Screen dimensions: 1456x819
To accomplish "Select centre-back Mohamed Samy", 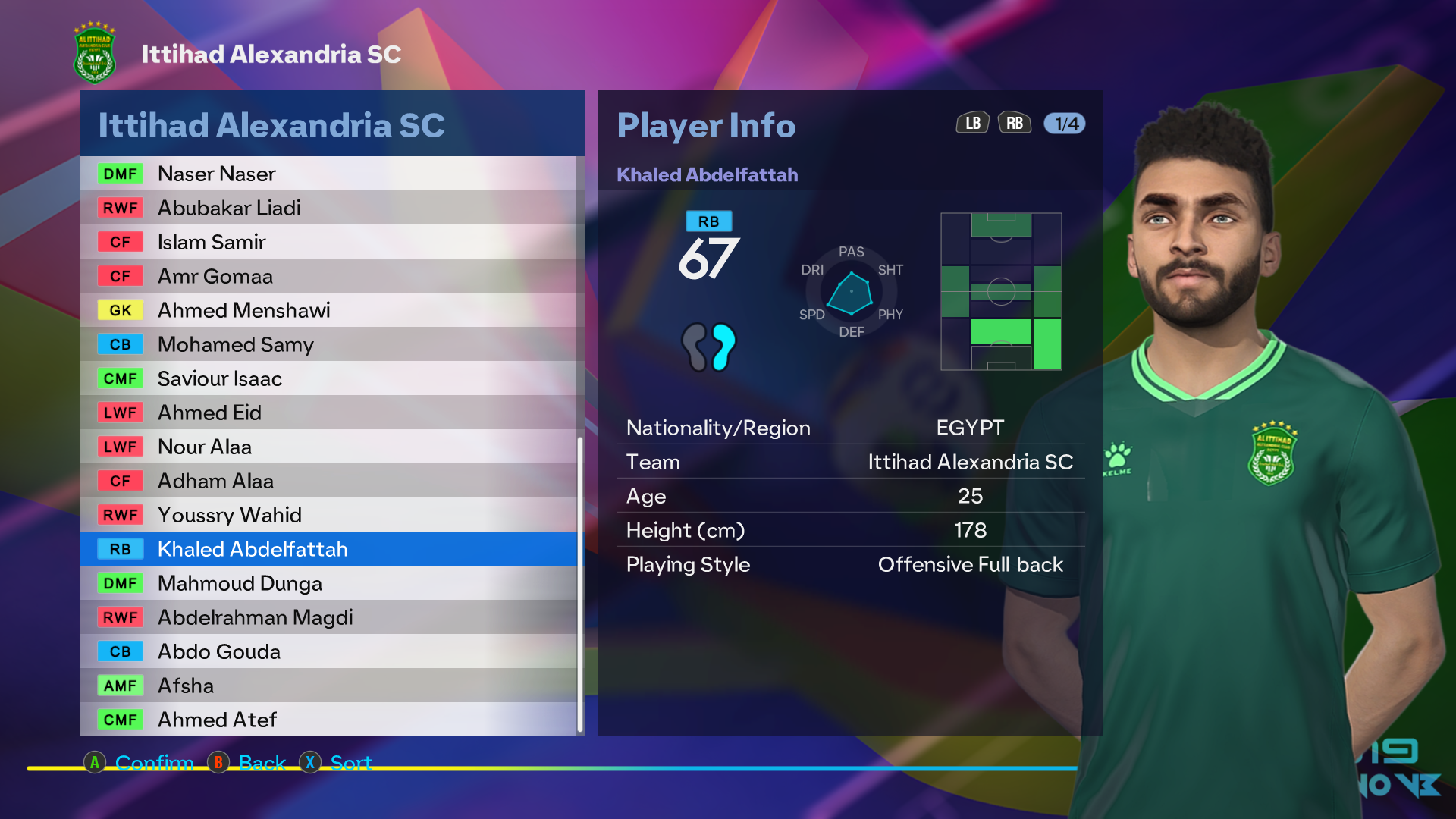I will pyautogui.click(x=328, y=344).
